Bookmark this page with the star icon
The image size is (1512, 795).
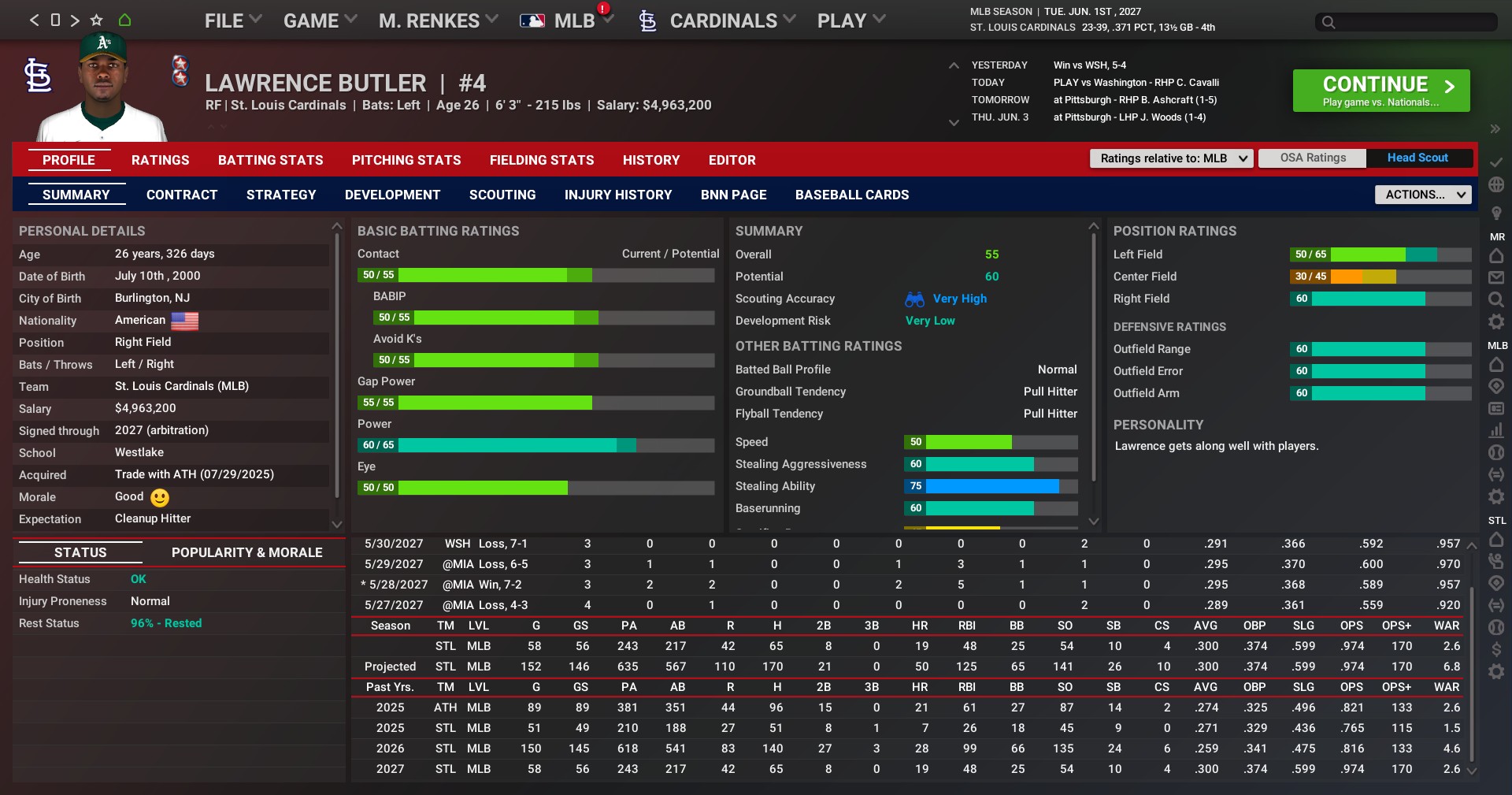97,20
